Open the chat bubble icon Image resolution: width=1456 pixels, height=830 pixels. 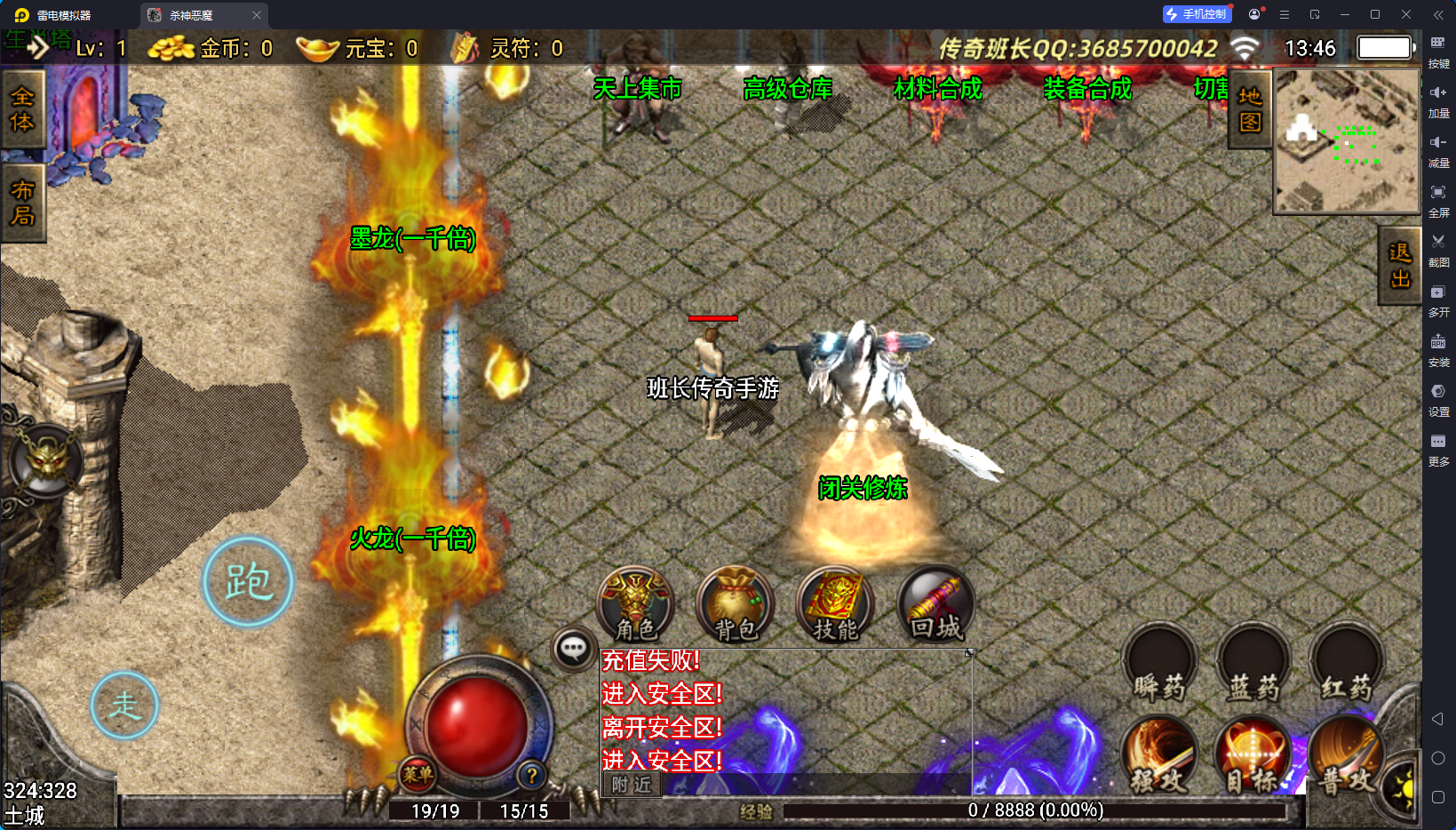573,649
